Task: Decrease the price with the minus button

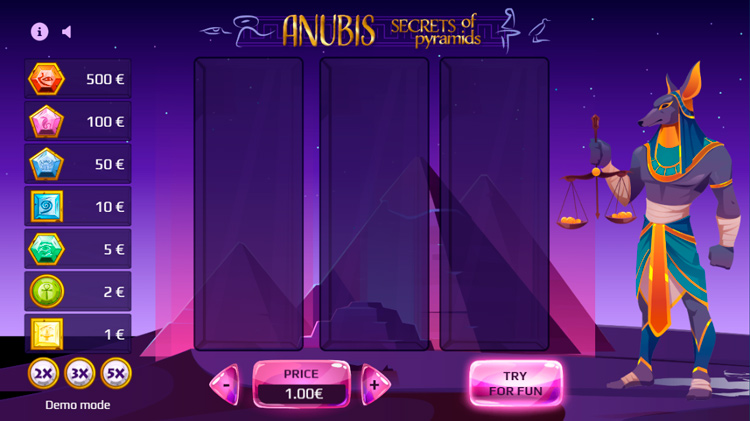Action: [227, 384]
